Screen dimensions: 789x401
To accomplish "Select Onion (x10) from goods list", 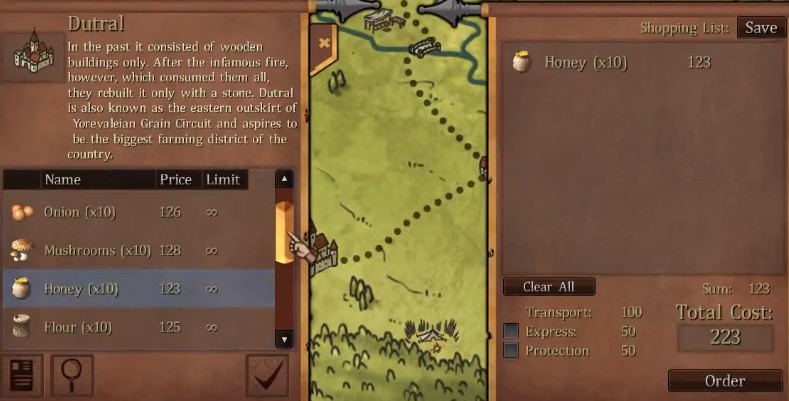I will 138,212.
